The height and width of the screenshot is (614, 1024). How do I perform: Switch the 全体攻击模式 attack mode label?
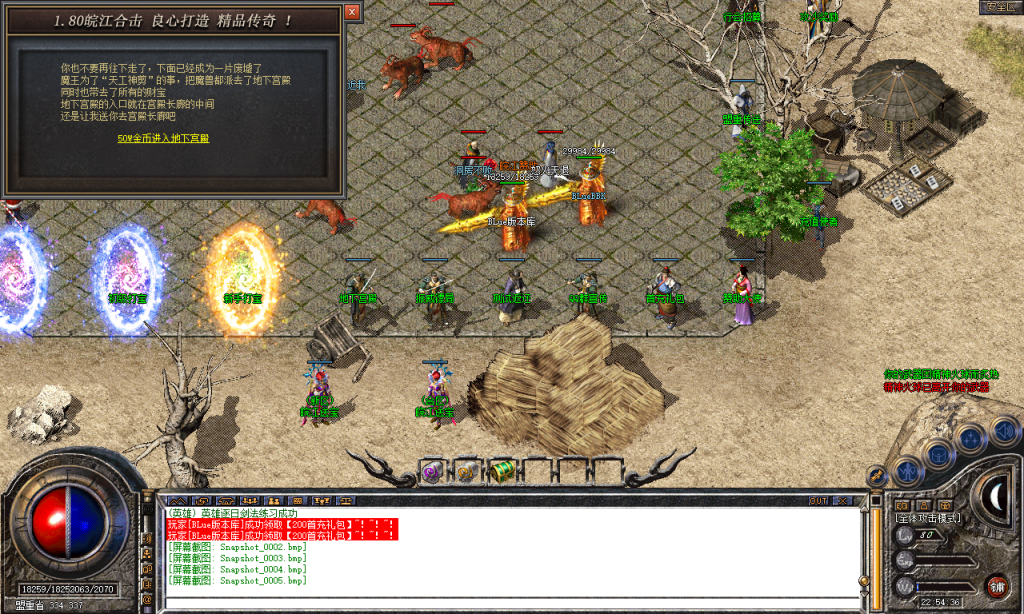(927, 518)
